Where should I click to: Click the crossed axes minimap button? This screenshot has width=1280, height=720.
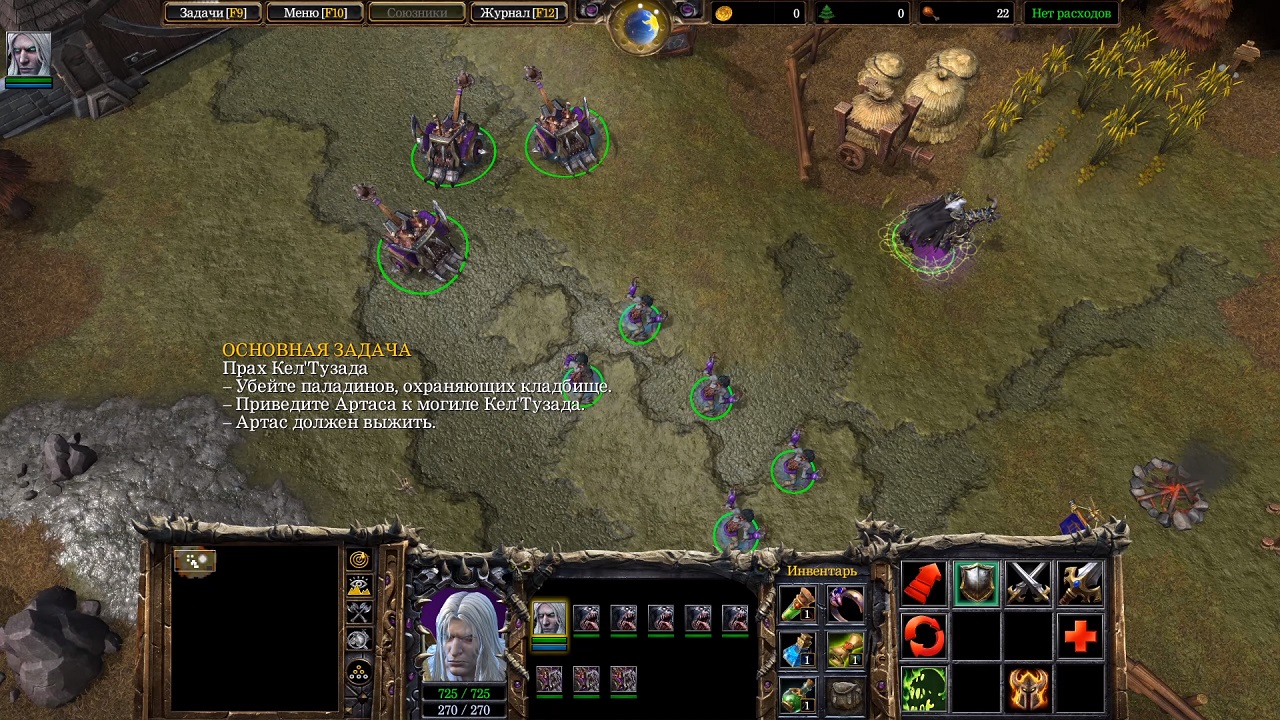[x=359, y=613]
